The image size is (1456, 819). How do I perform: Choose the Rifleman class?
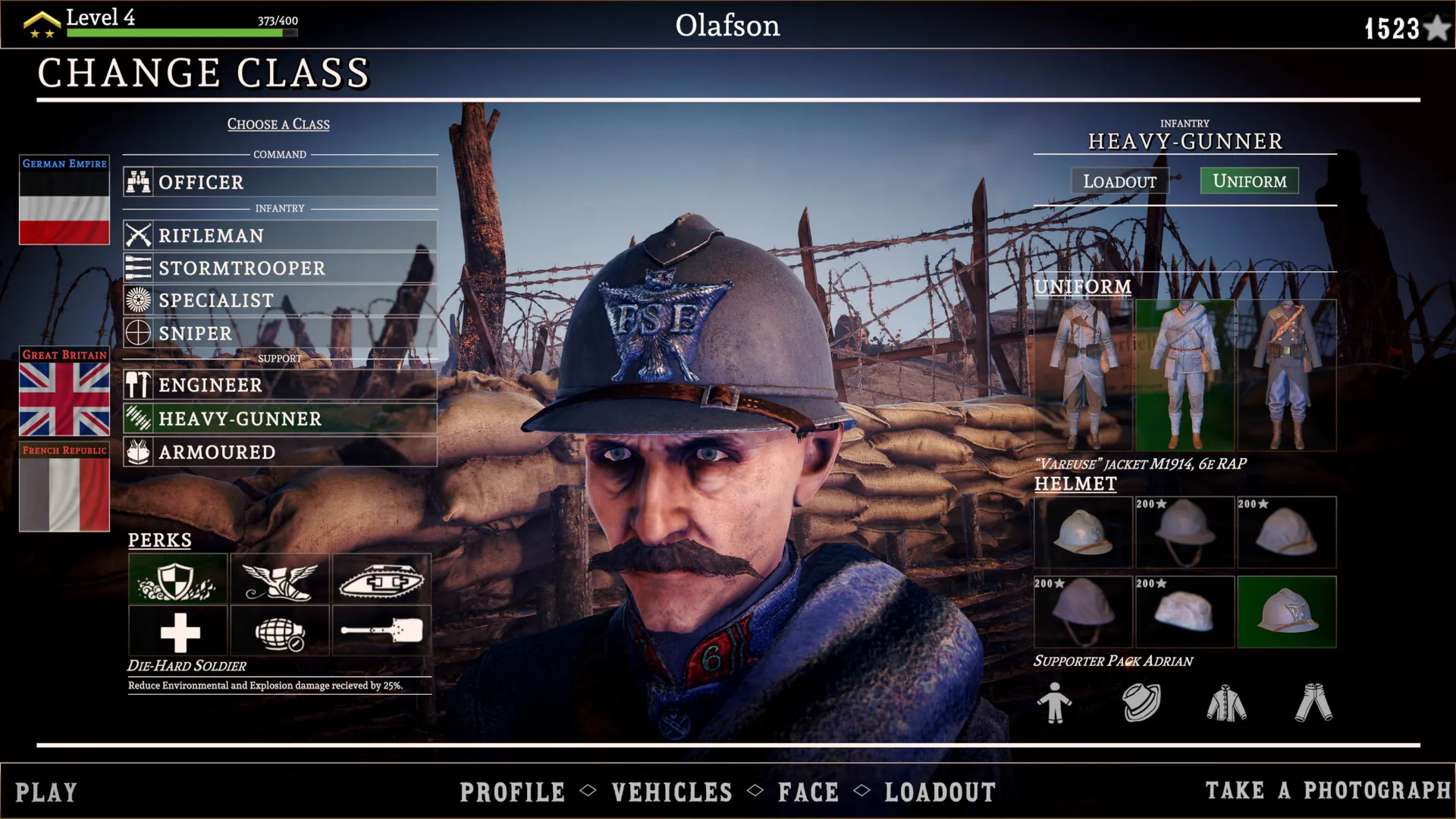(280, 236)
